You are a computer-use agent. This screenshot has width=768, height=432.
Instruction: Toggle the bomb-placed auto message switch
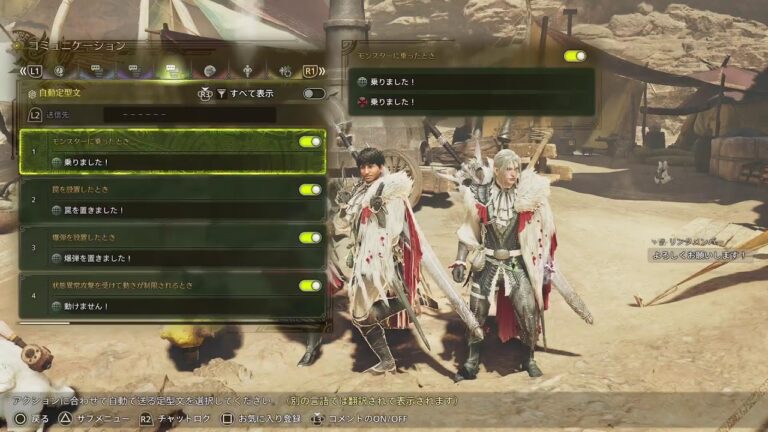tap(309, 237)
